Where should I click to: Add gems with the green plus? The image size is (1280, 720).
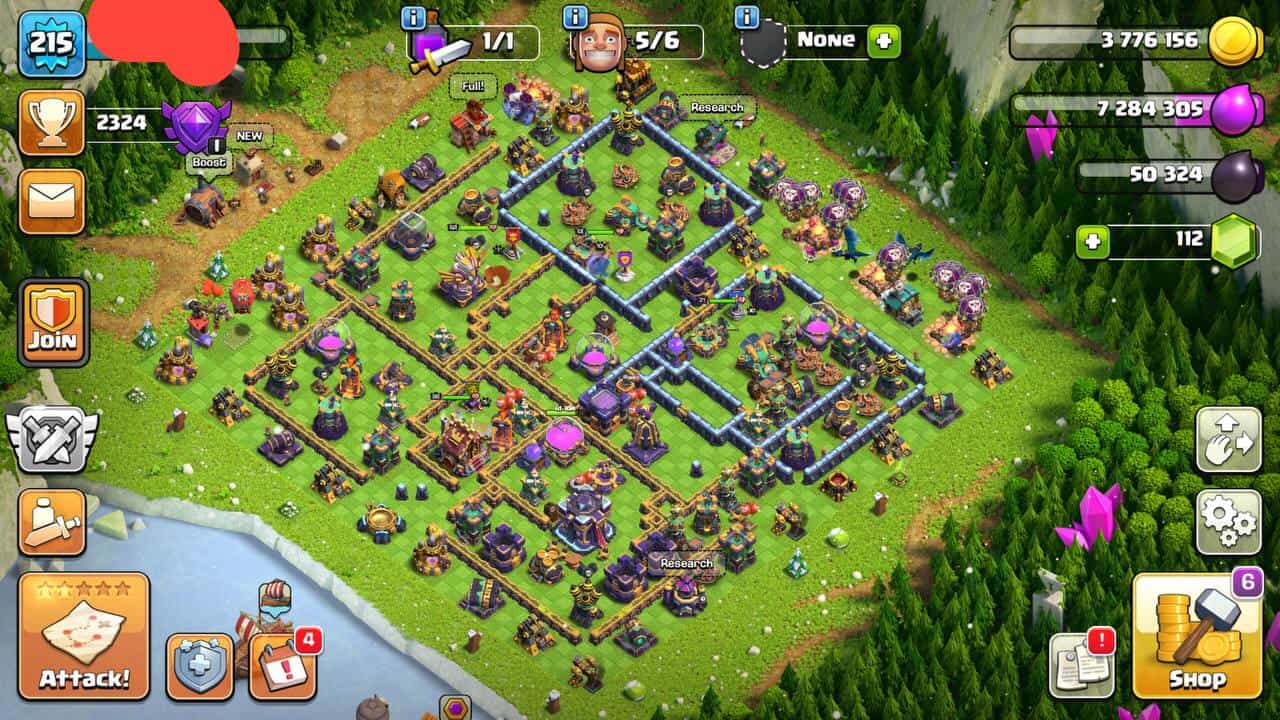coord(1093,242)
